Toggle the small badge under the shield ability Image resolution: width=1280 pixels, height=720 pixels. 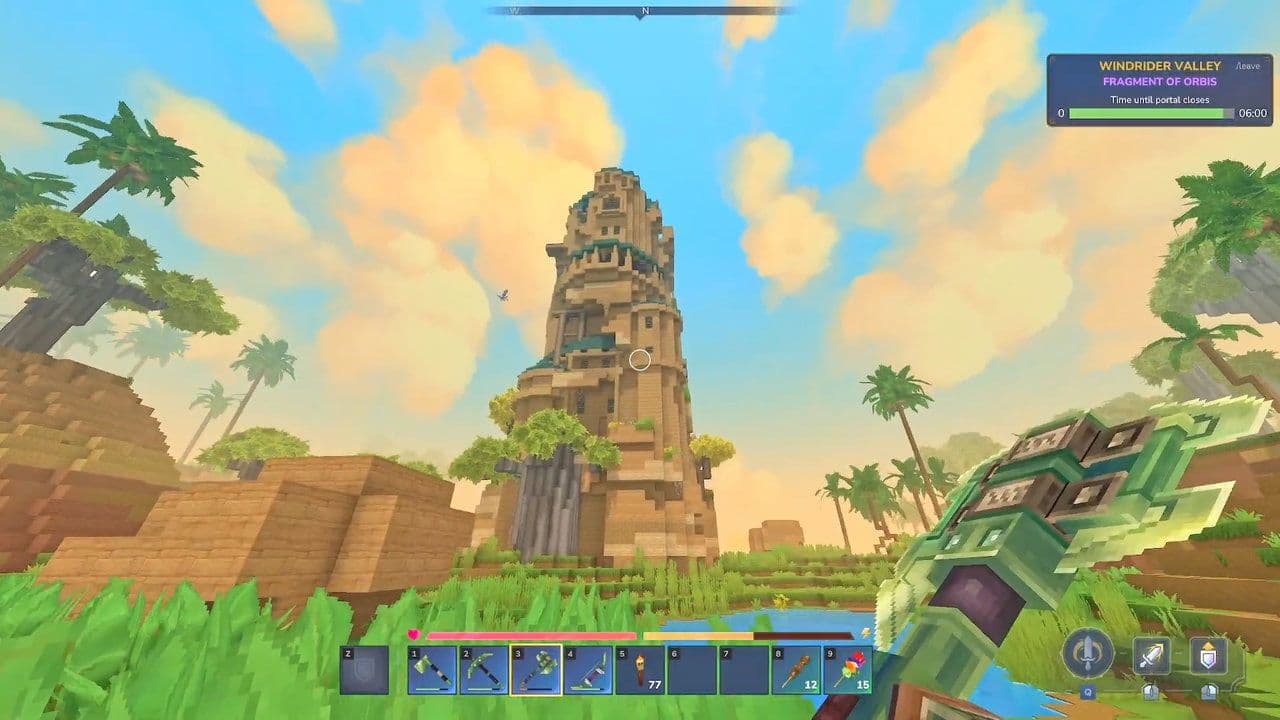1210,693
